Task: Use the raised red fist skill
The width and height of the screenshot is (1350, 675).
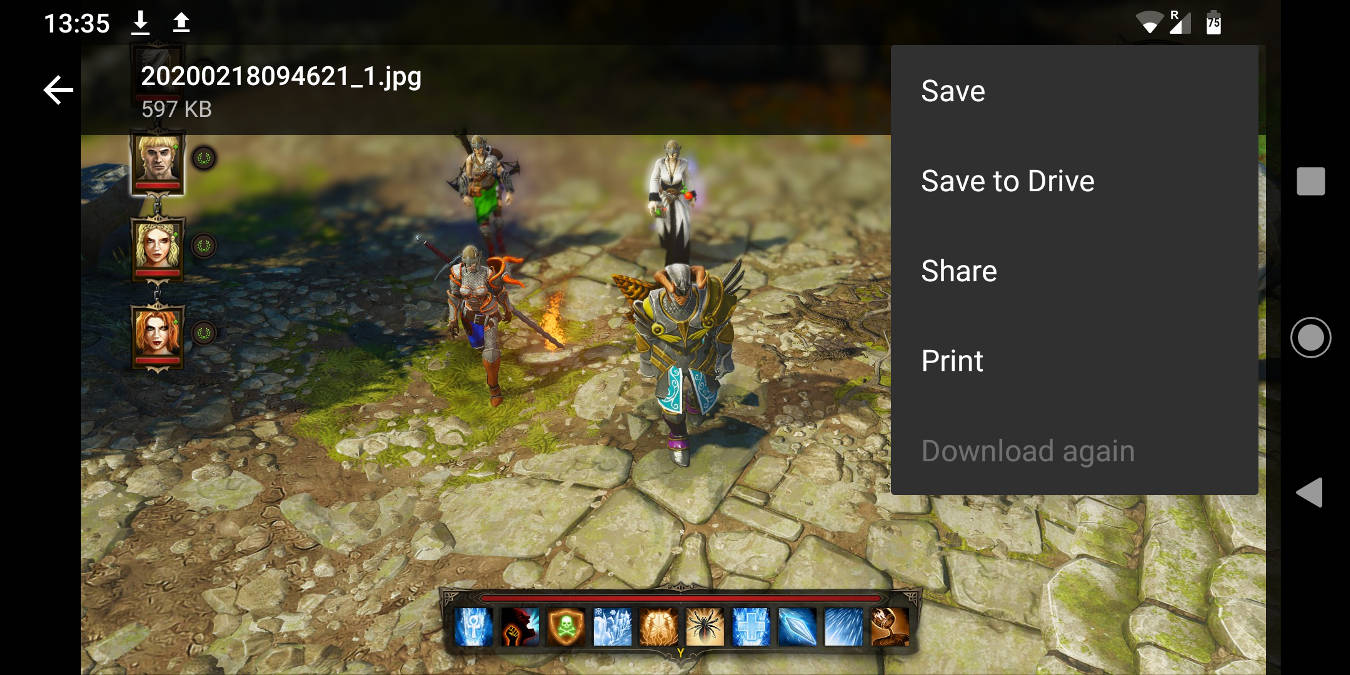Action: coord(520,627)
